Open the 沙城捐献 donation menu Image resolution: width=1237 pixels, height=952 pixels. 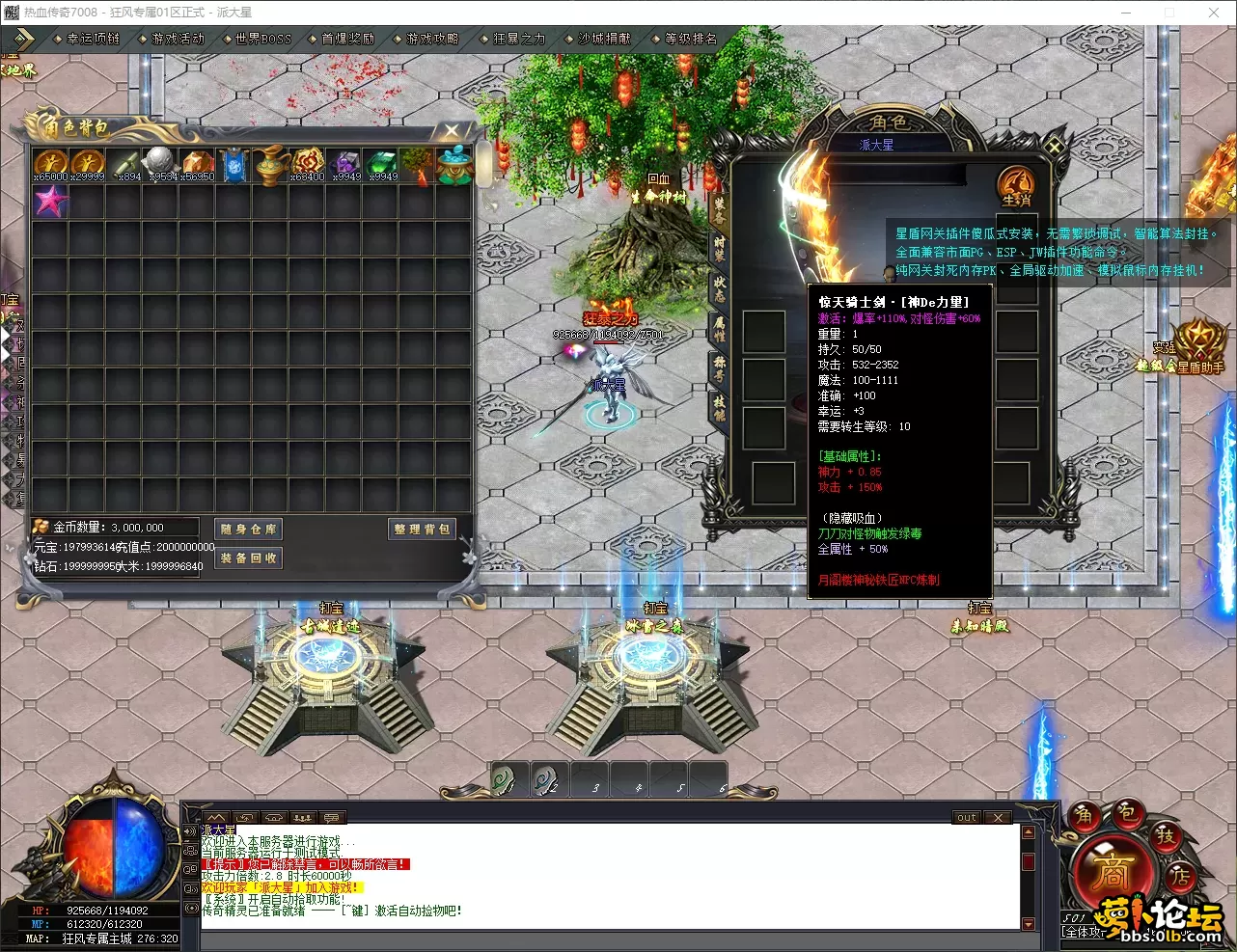point(604,39)
